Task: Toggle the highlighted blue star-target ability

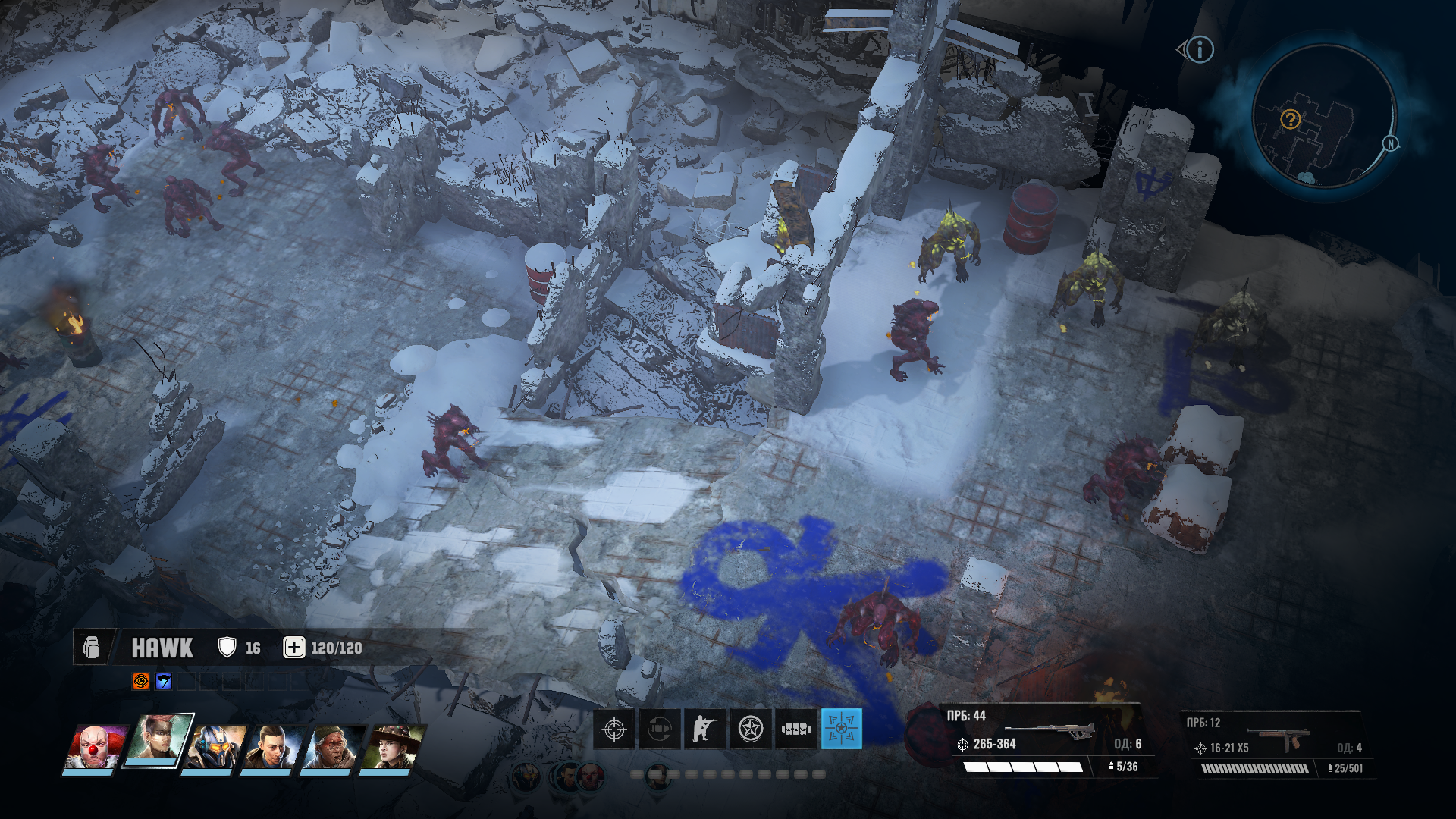Action: point(841,730)
